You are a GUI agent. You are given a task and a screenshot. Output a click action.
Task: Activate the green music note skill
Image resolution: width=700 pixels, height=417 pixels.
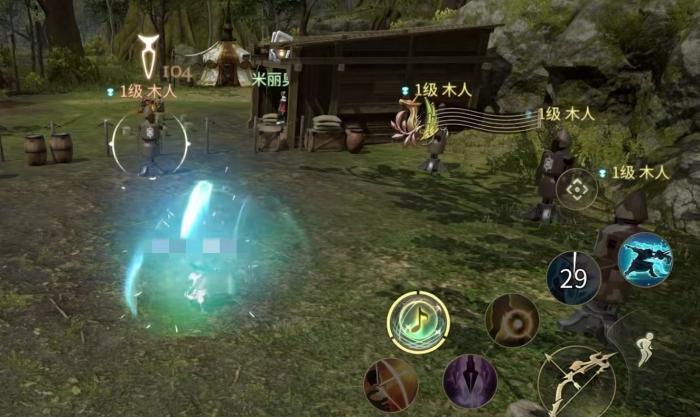pyautogui.click(x=418, y=322)
